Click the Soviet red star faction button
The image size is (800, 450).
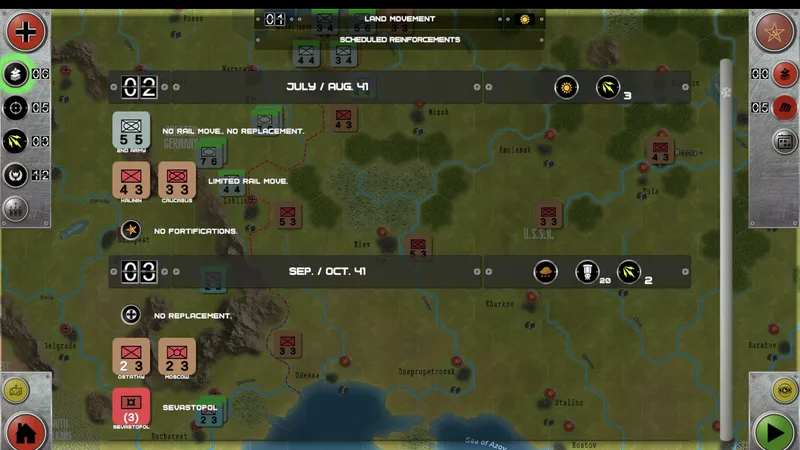(773, 31)
